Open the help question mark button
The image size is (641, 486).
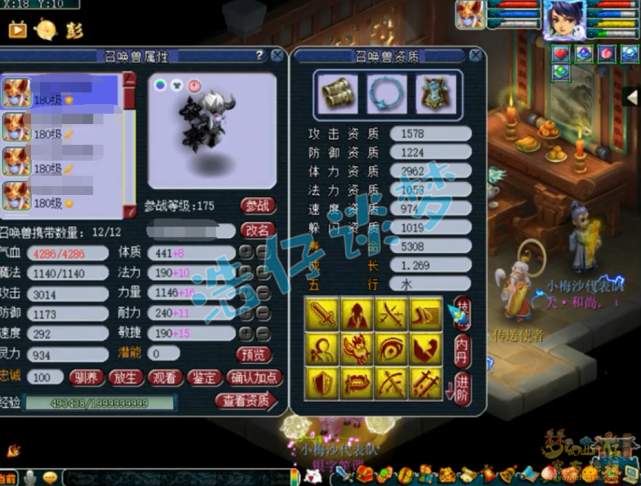[x=260, y=56]
